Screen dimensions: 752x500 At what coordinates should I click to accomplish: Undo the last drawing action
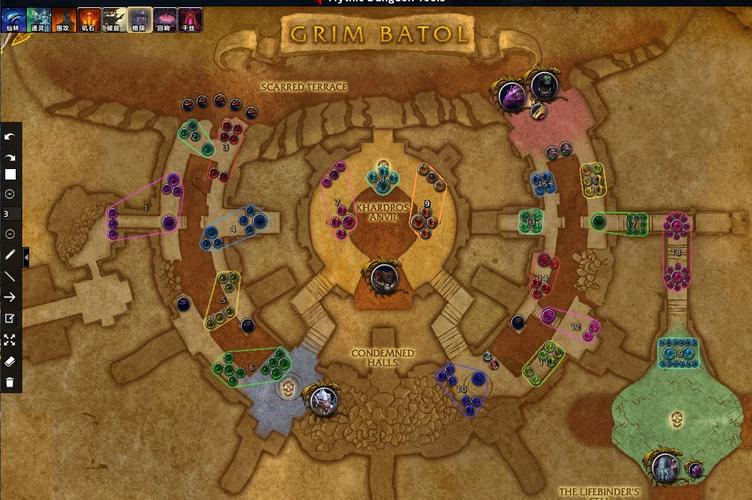tap(10, 138)
